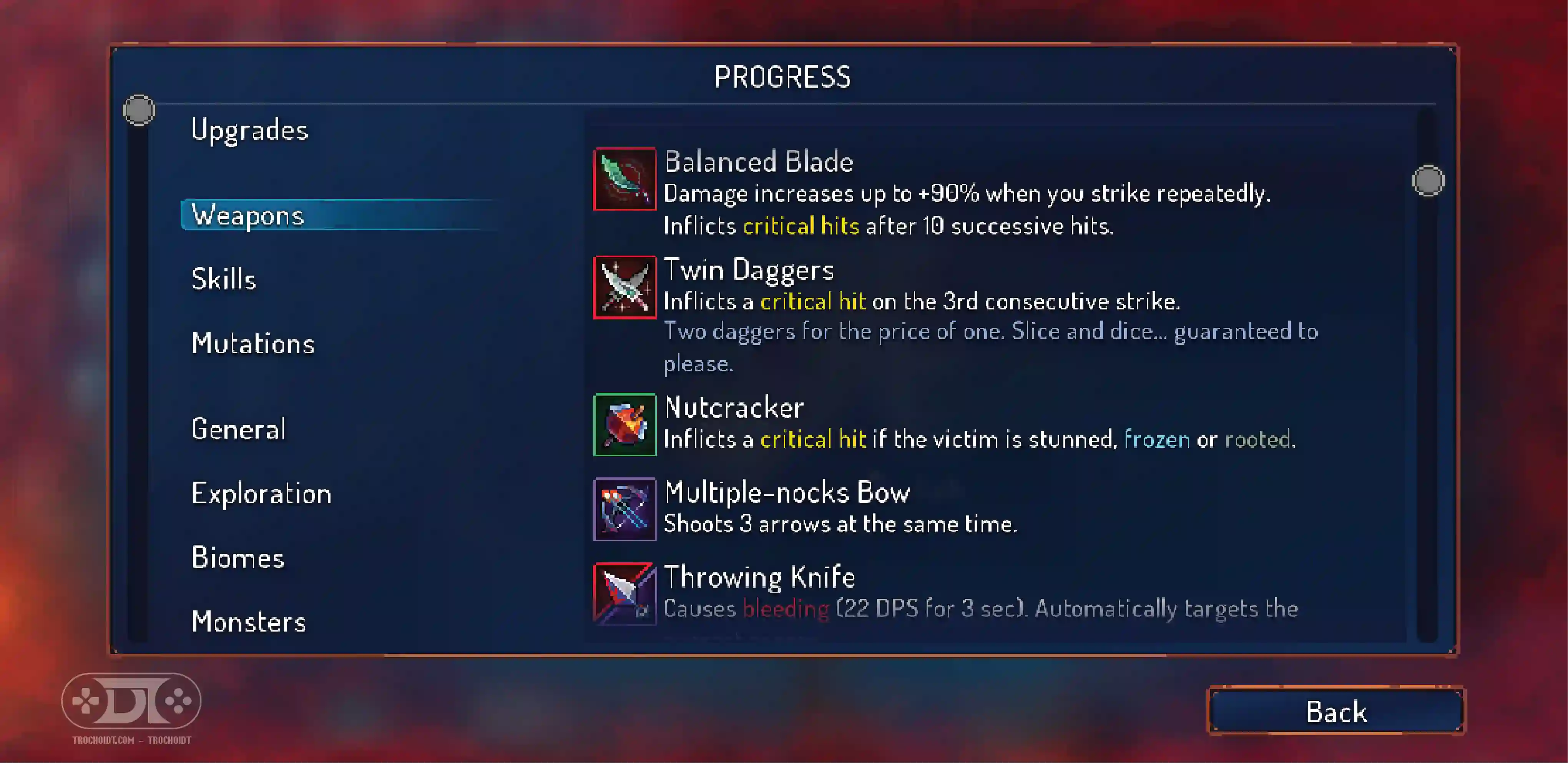Viewport: 1568px width, 763px height.
Task: Select the Nutcracker weapon icon
Action: [x=625, y=424]
